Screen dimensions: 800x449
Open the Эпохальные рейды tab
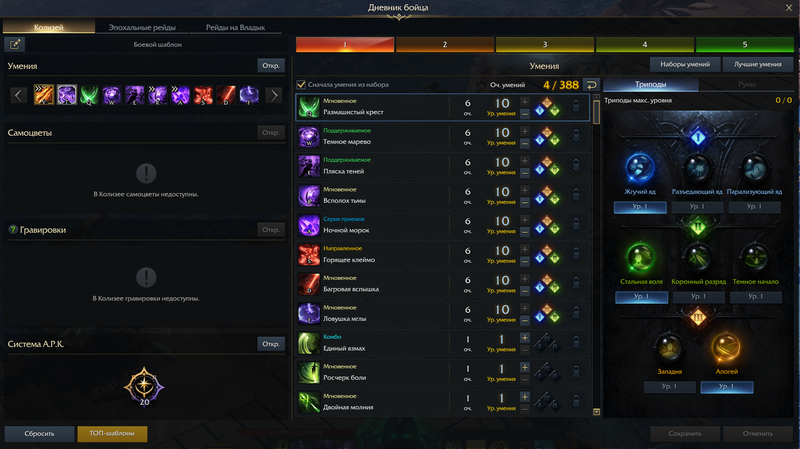(x=144, y=27)
